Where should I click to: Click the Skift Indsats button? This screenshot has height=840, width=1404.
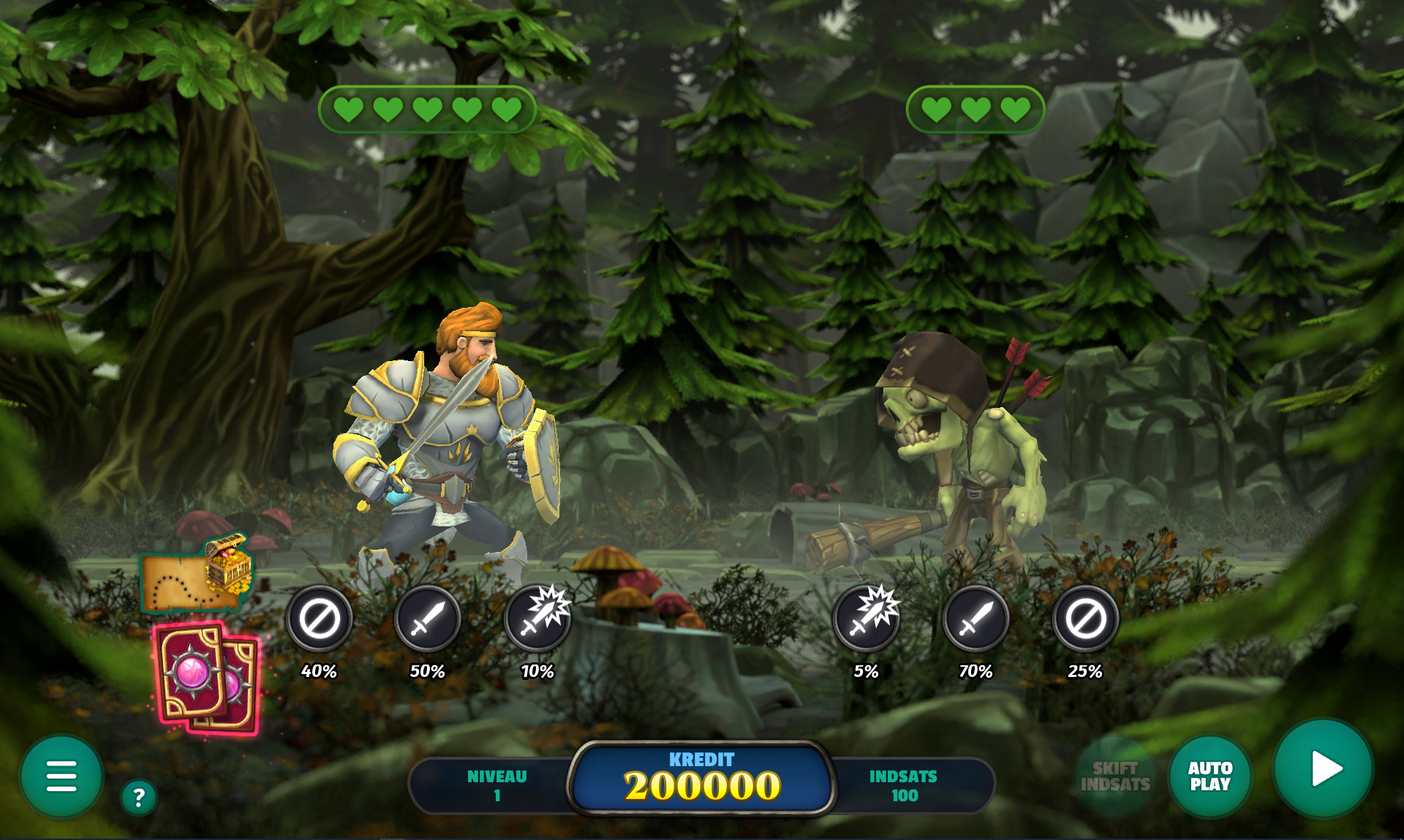point(1114,776)
